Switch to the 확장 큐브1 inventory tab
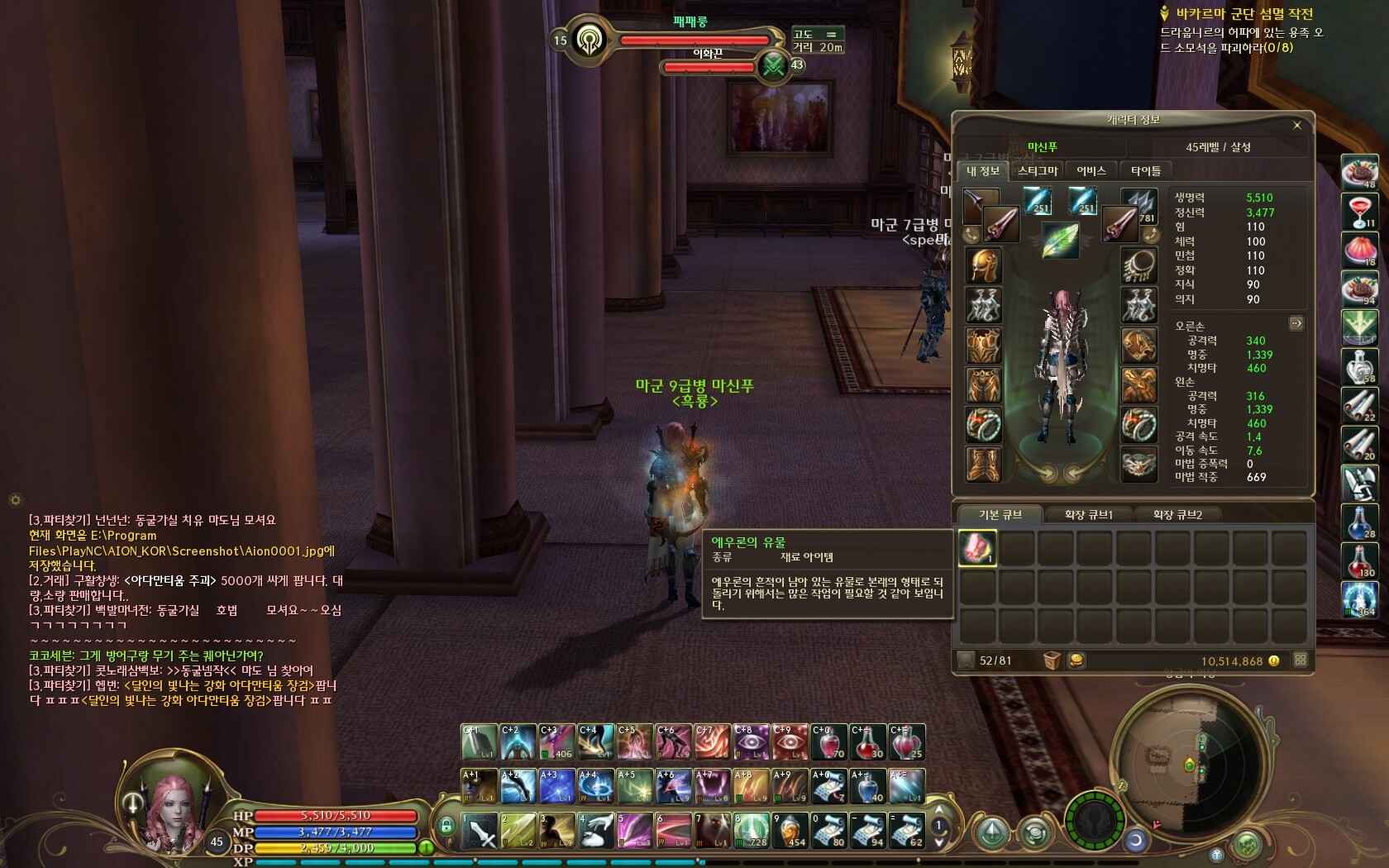The image size is (1389, 868). click(1088, 515)
